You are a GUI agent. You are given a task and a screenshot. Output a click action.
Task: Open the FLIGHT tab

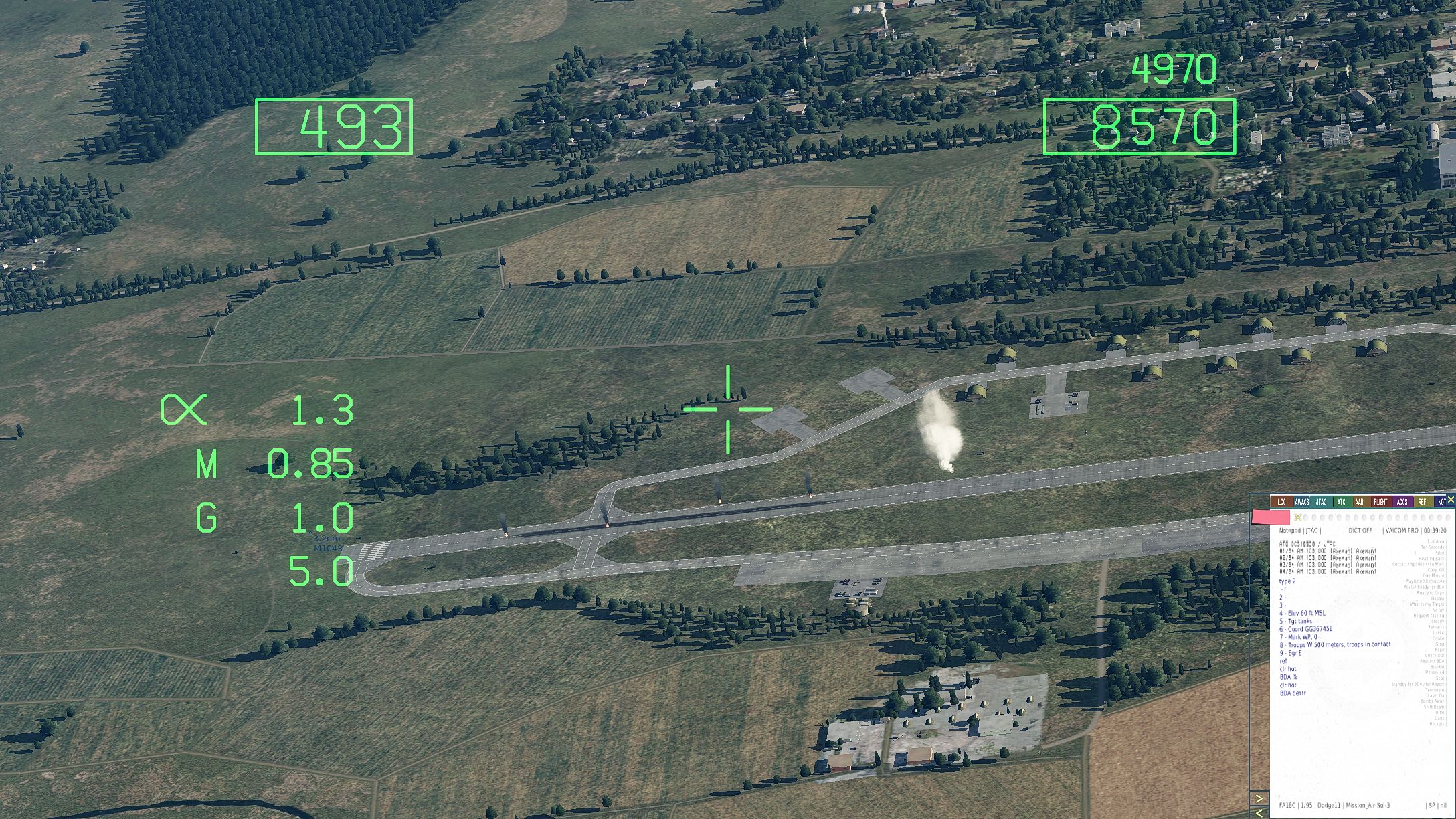point(1380,502)
